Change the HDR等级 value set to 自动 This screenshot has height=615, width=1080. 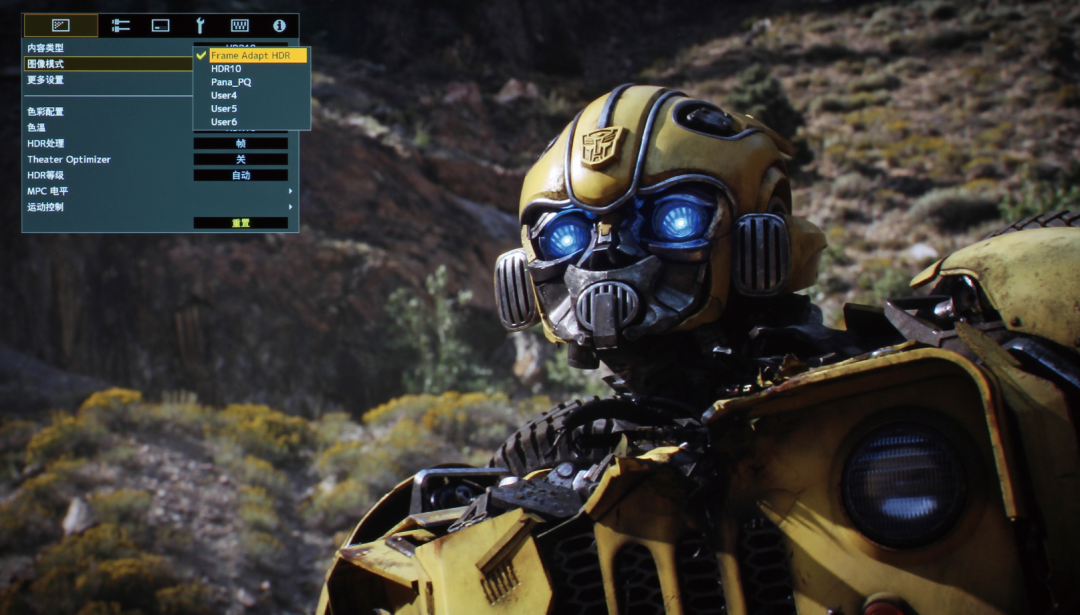pos(240,175)
